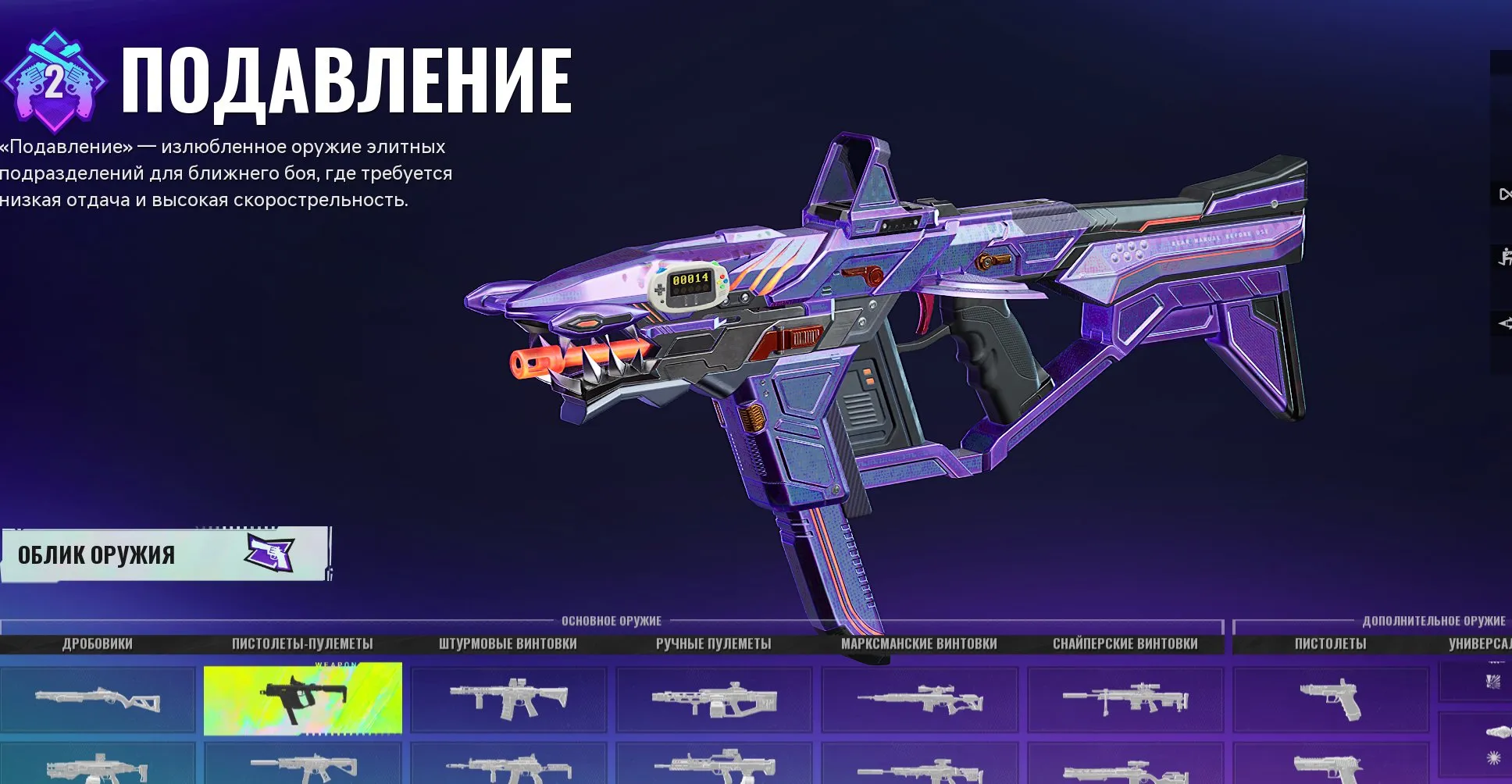Open the МАРКСМАНСКИЕ ВИНТОВКИ category
The image size is (1512, 784).
[x=919, y=643]
